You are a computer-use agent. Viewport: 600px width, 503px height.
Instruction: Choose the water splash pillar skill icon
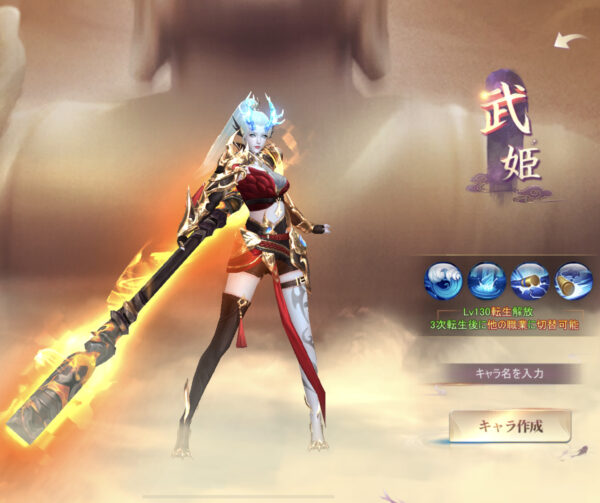(486, 280)
